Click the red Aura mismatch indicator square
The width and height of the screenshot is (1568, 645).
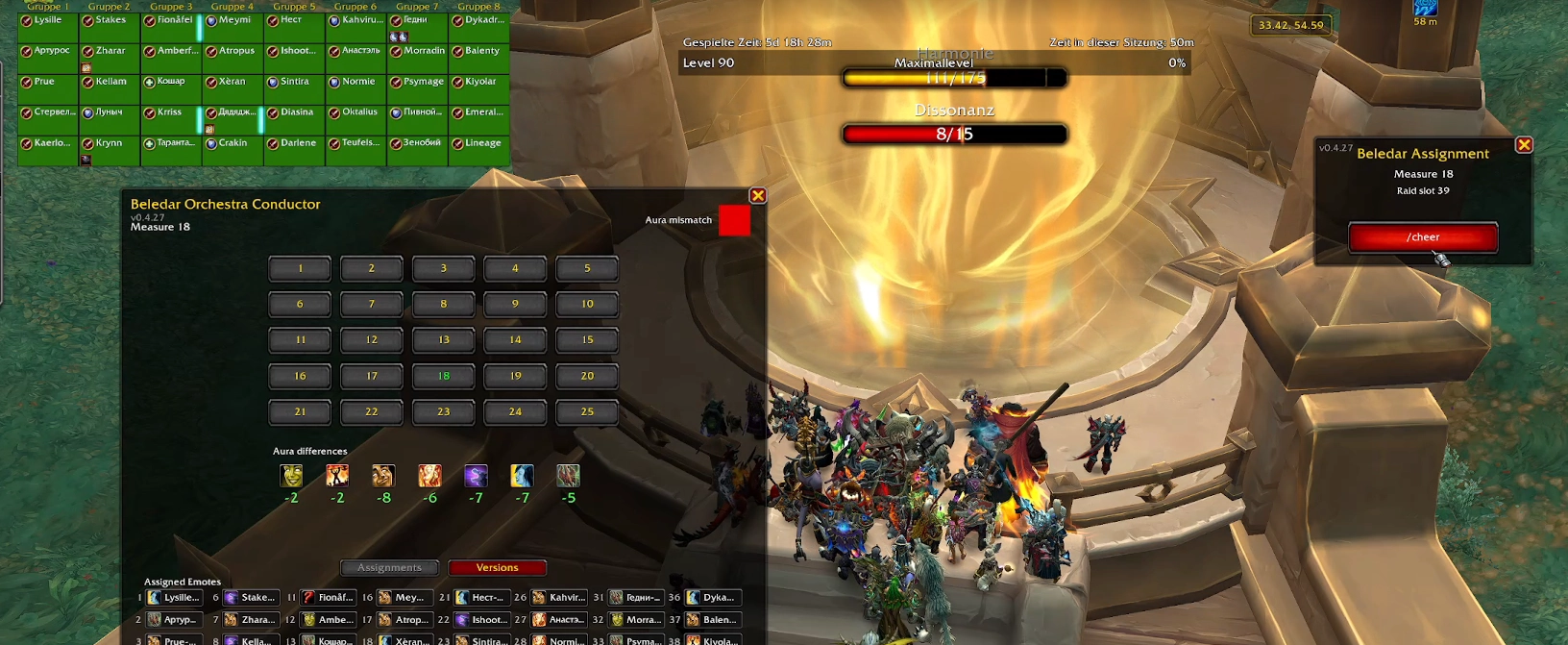[x=734, y=220]
